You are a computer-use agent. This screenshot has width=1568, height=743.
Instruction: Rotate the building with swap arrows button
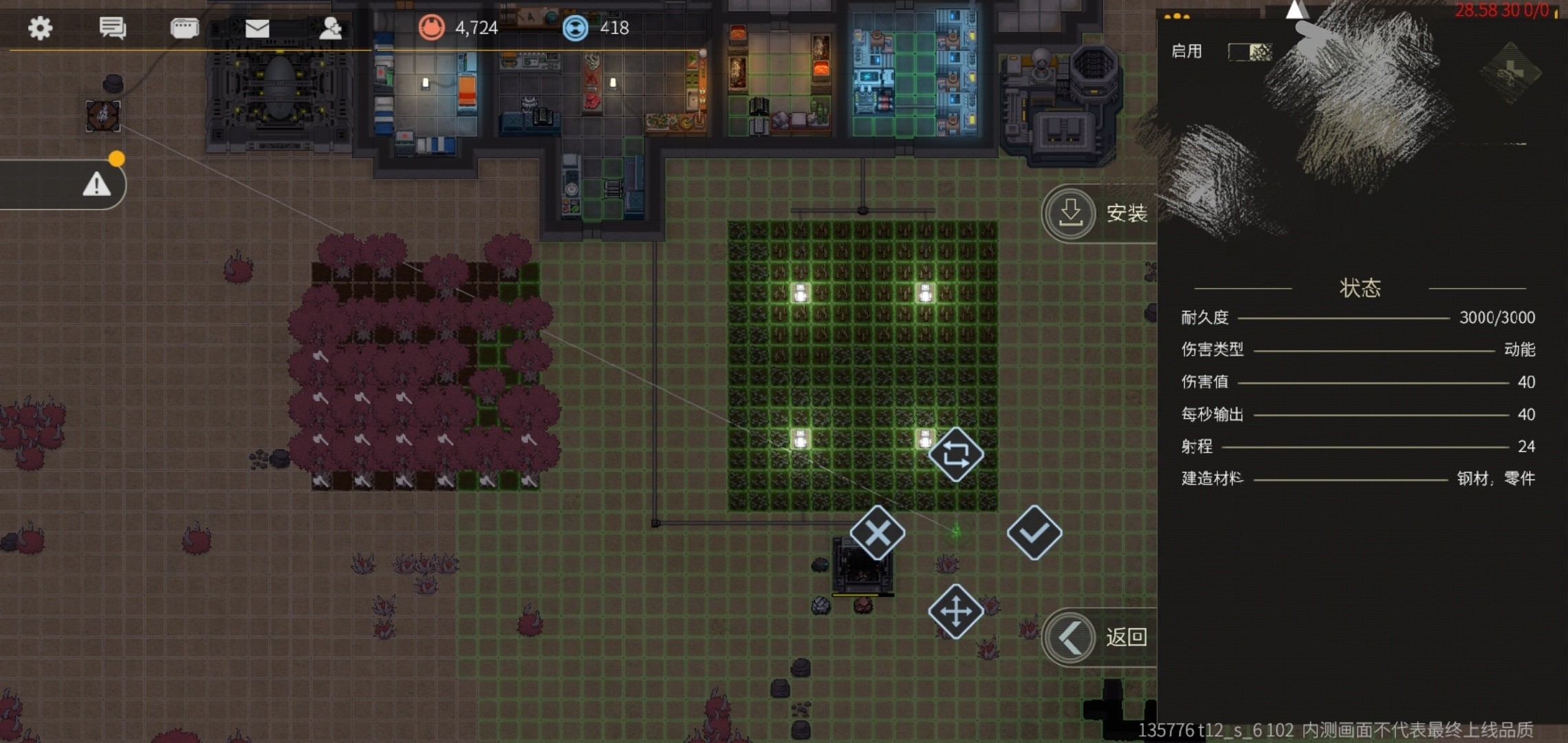(956, 454)
